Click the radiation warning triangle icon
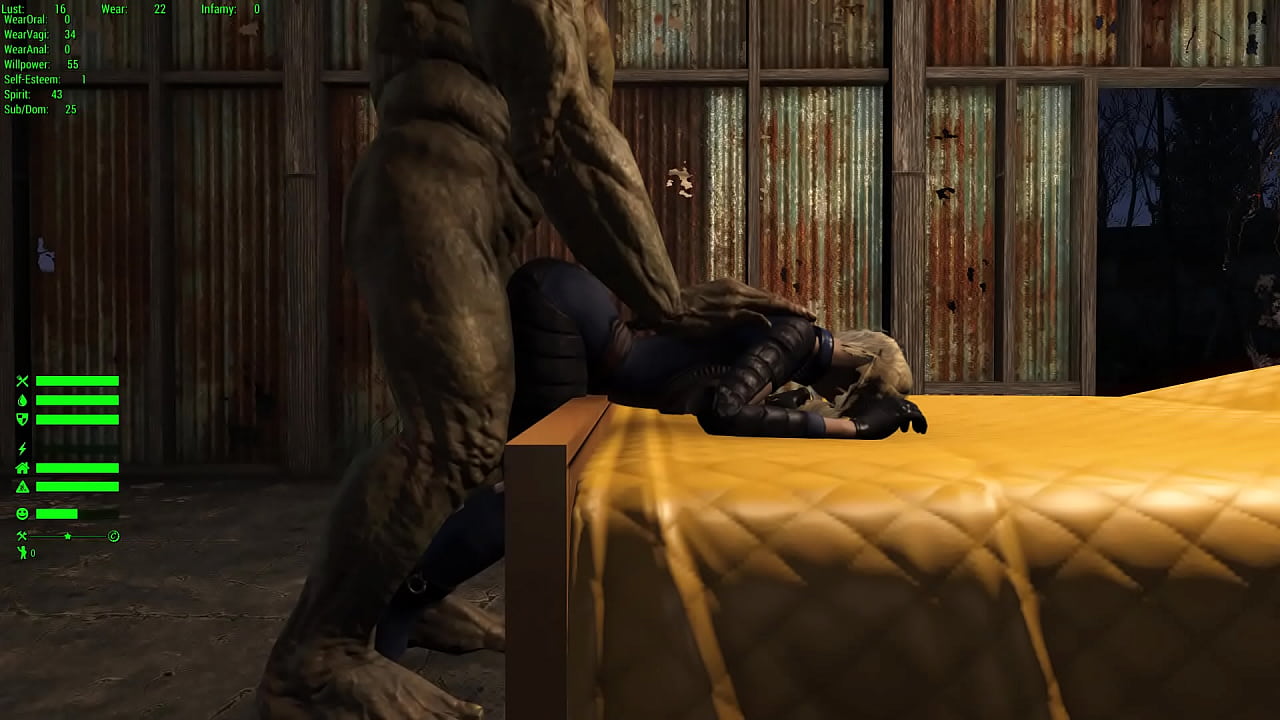 pos(23,486)
